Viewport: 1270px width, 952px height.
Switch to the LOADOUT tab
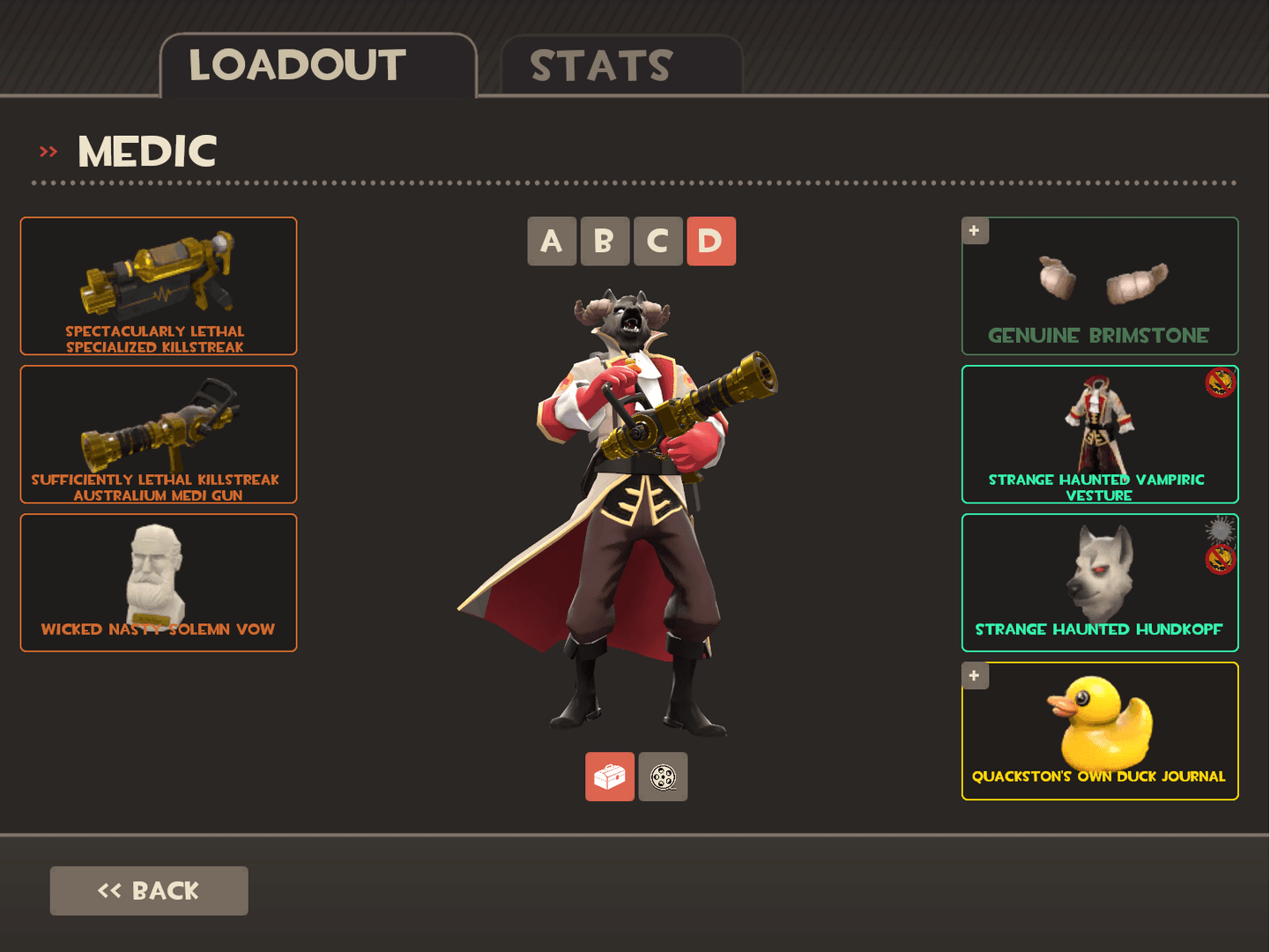[297, 63]
